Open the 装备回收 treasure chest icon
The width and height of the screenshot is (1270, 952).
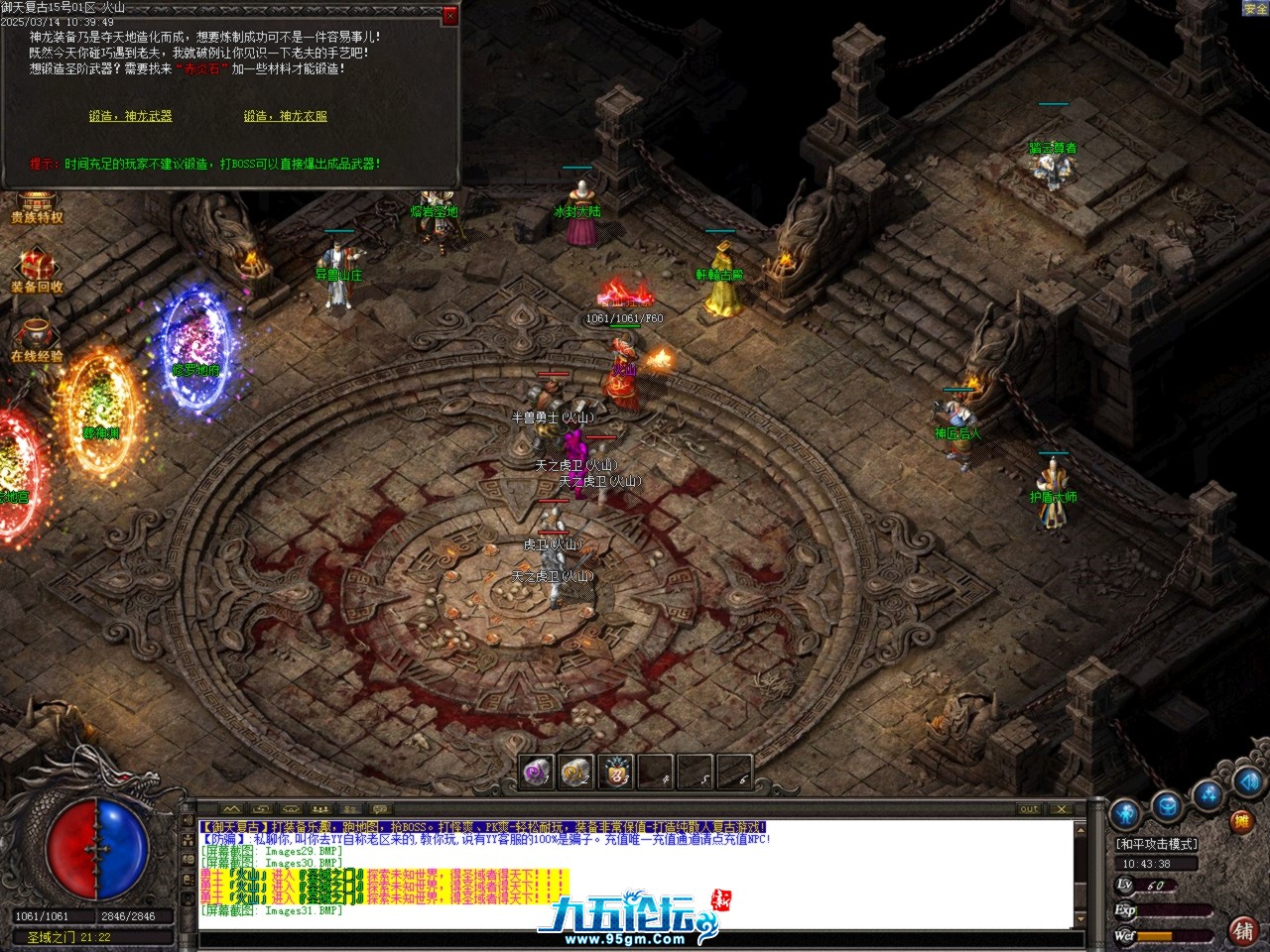(x=37, y=268)
